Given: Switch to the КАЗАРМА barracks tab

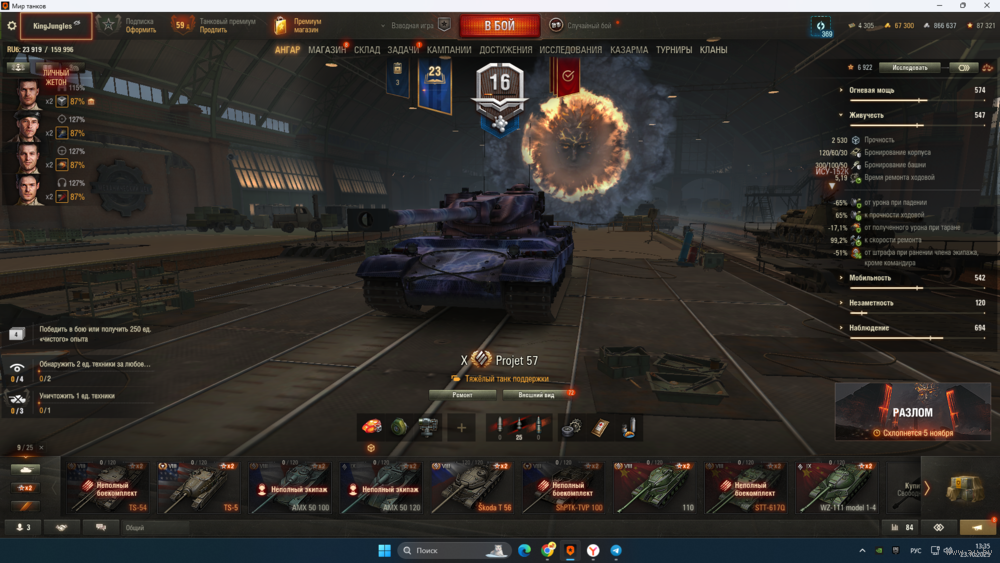Looking at the screenshot, I should 629,50.
